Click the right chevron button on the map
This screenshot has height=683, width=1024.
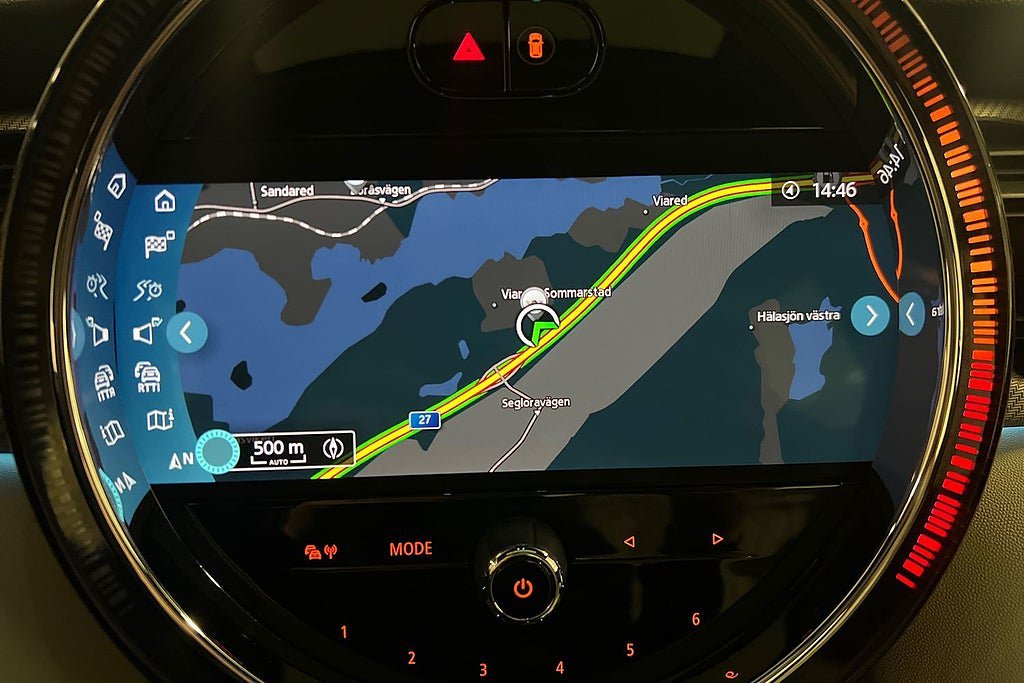pyautogui.click(x=870, y=316)
